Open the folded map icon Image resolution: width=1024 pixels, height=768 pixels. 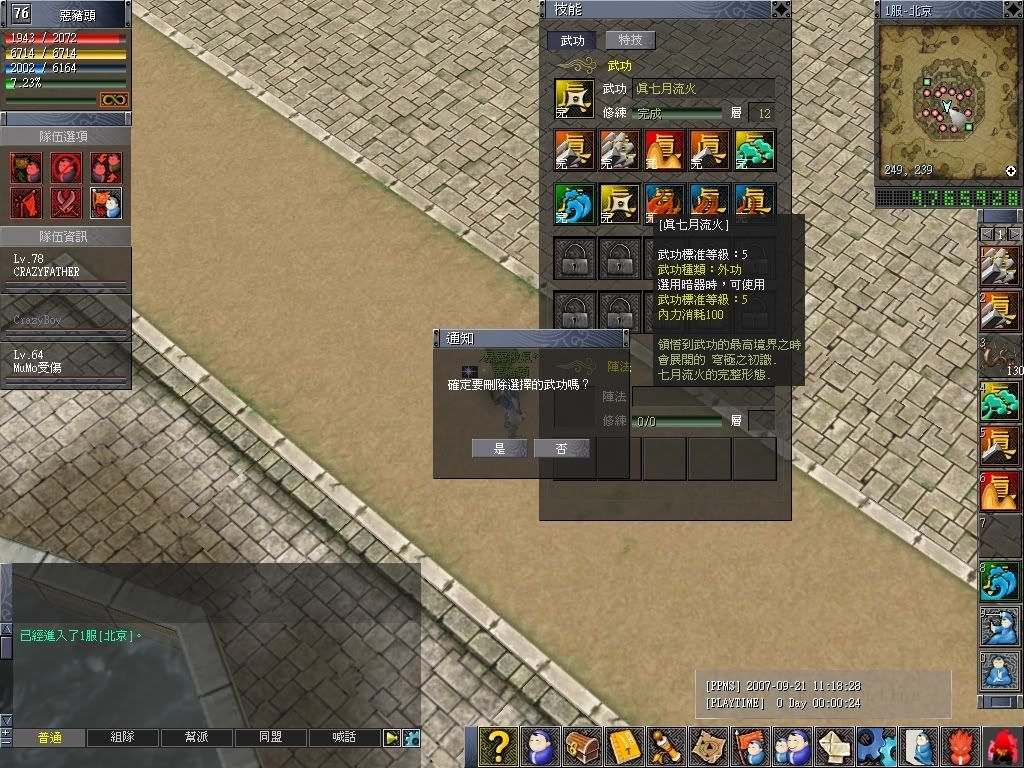[708, 747]
